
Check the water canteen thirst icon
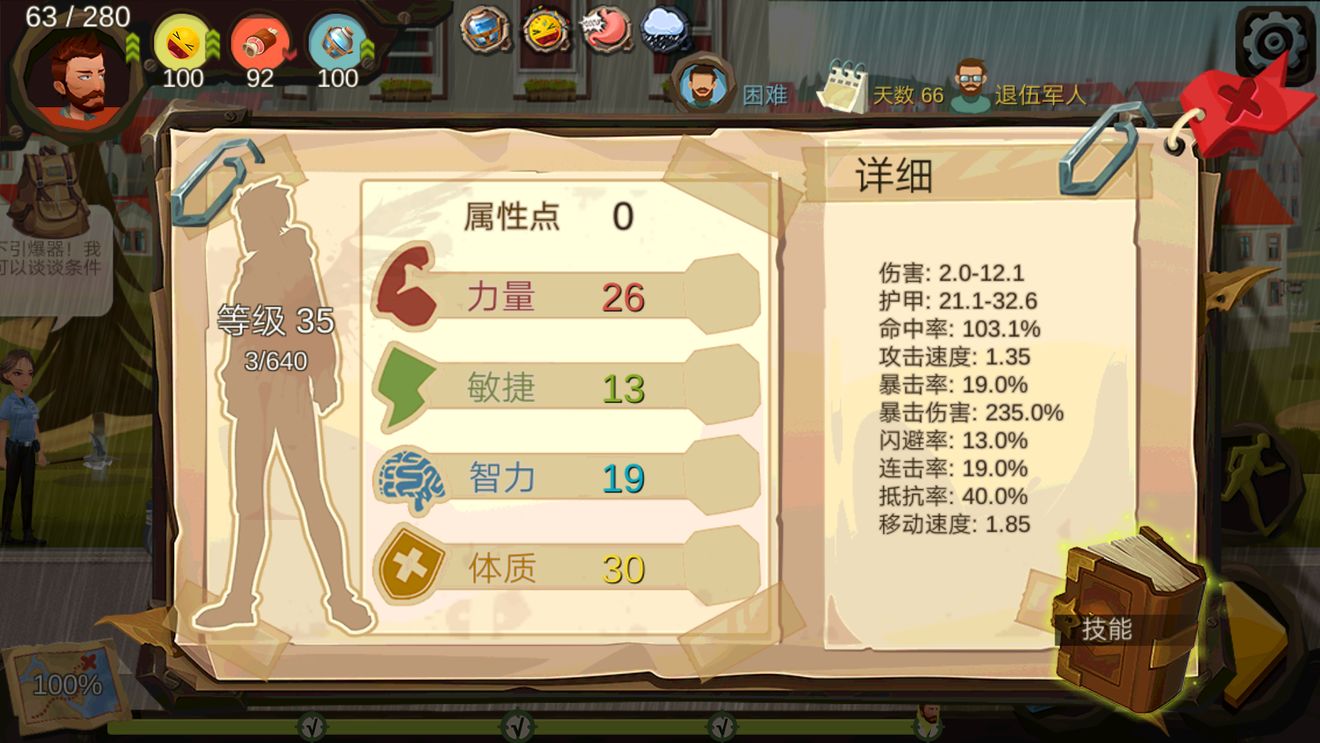click(337, 44)
